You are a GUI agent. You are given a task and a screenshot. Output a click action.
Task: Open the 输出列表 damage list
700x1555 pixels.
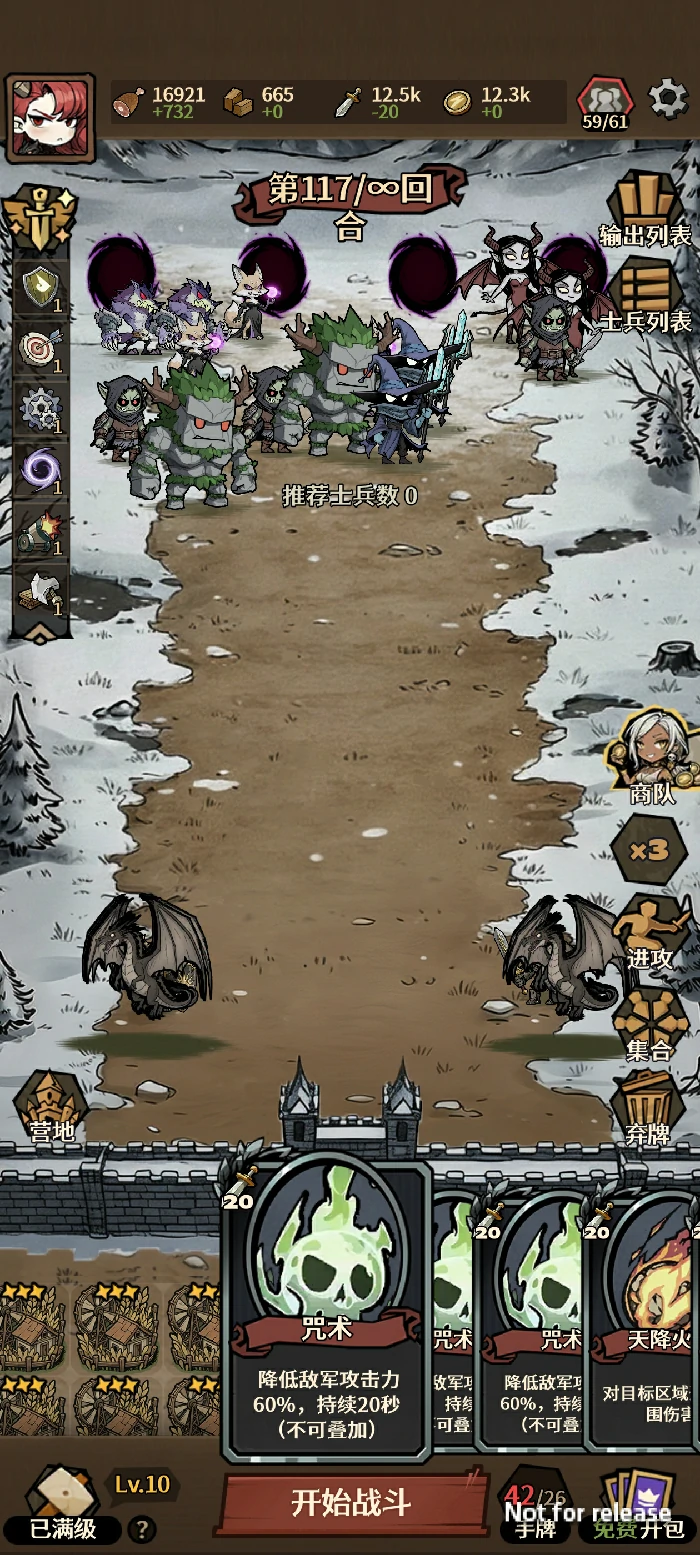[645, 211]
